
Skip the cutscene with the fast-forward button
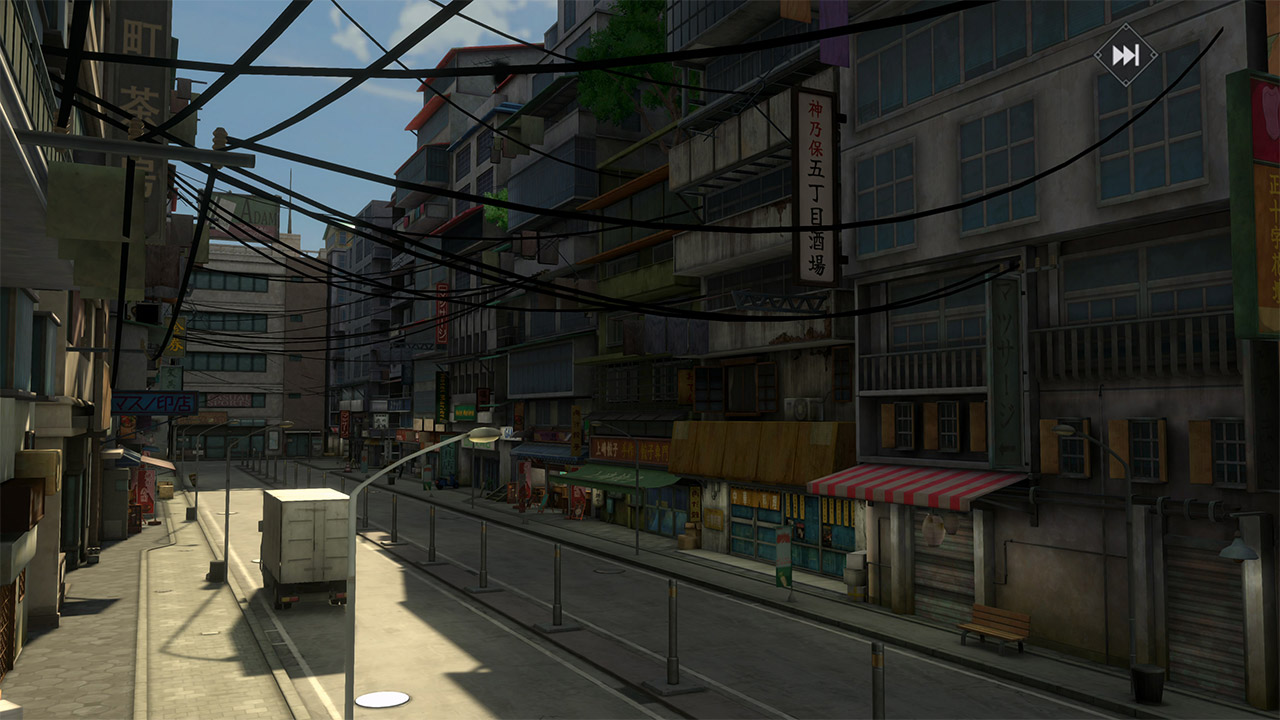(x=1125, y=55)
